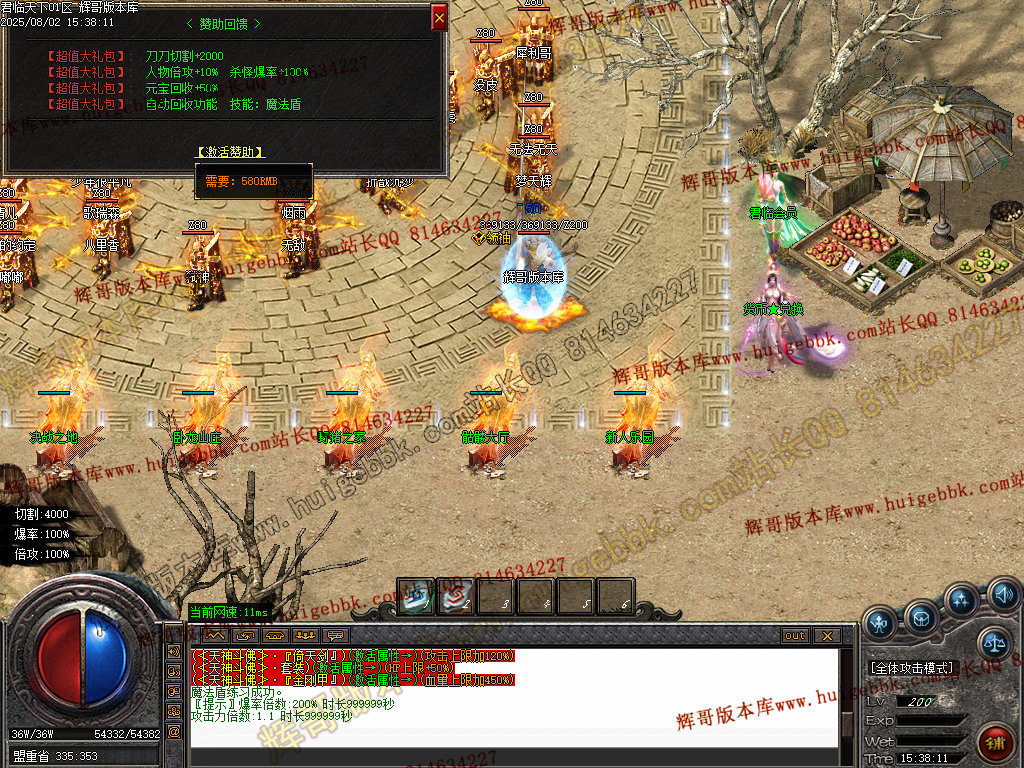Toggle sound with the speaker icon
Screen dimensions: 1024x768
pos(1002,596)
